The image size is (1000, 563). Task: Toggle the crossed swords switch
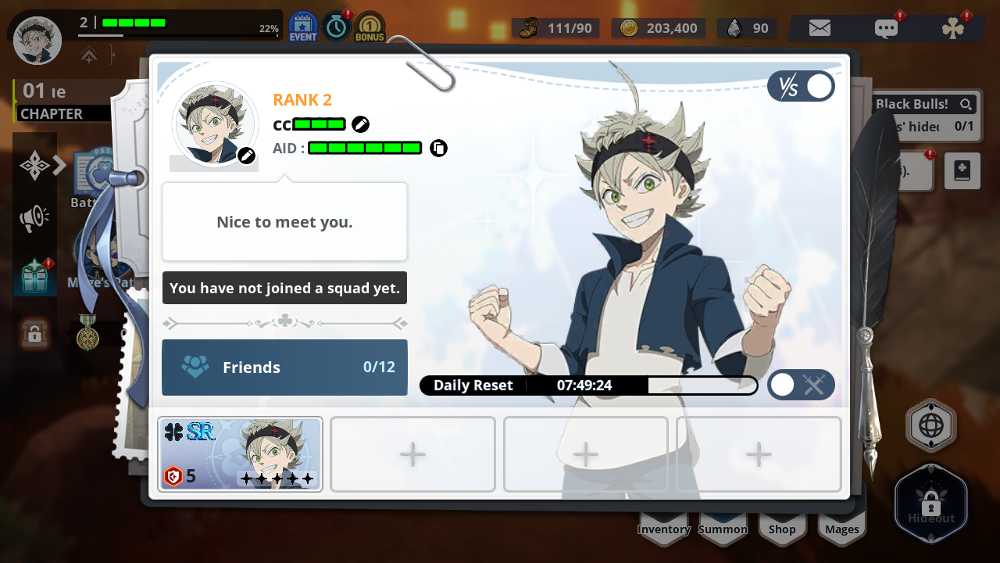(801, 385)
